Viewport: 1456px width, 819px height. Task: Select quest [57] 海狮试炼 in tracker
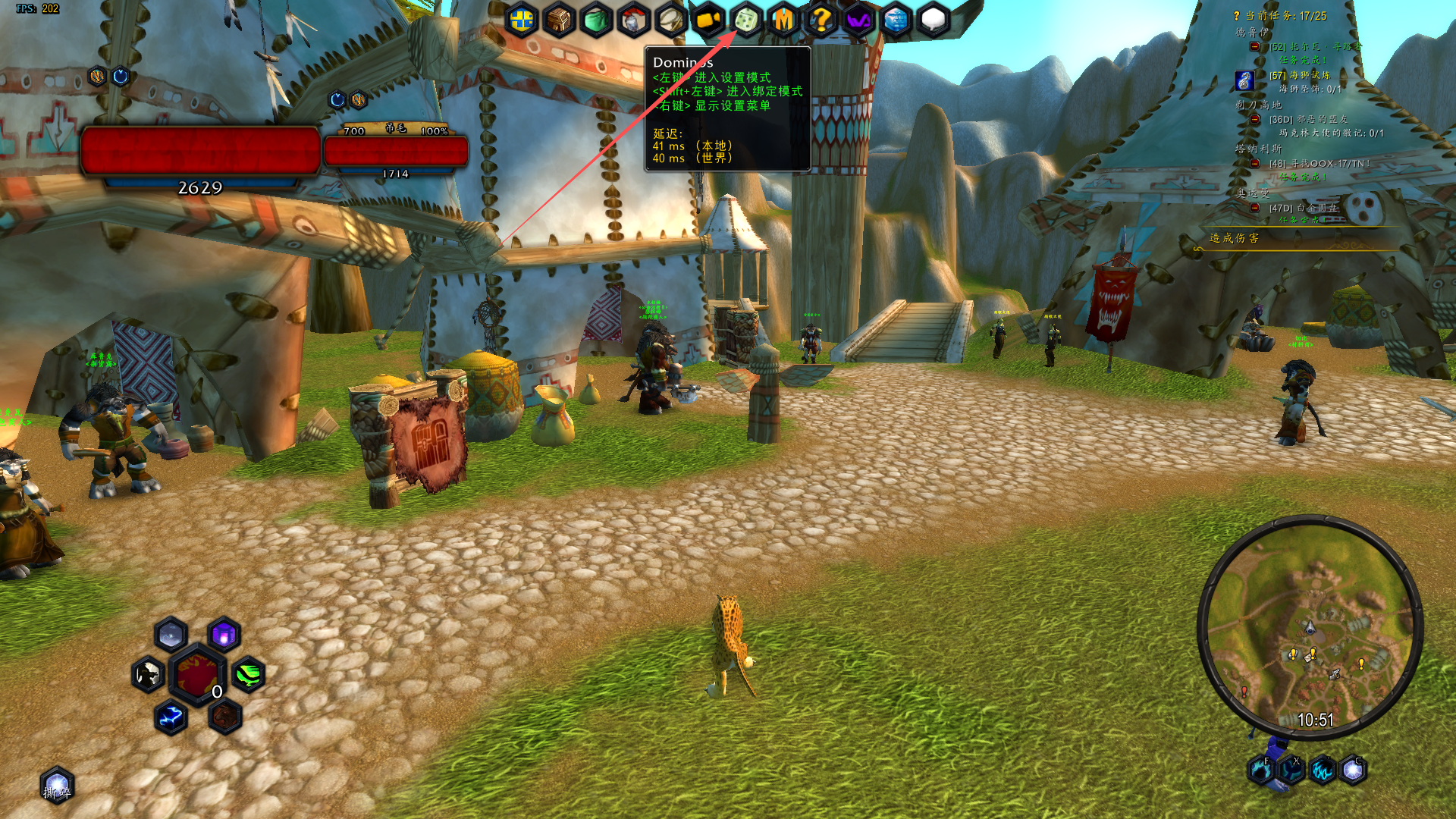[1300, 75]
